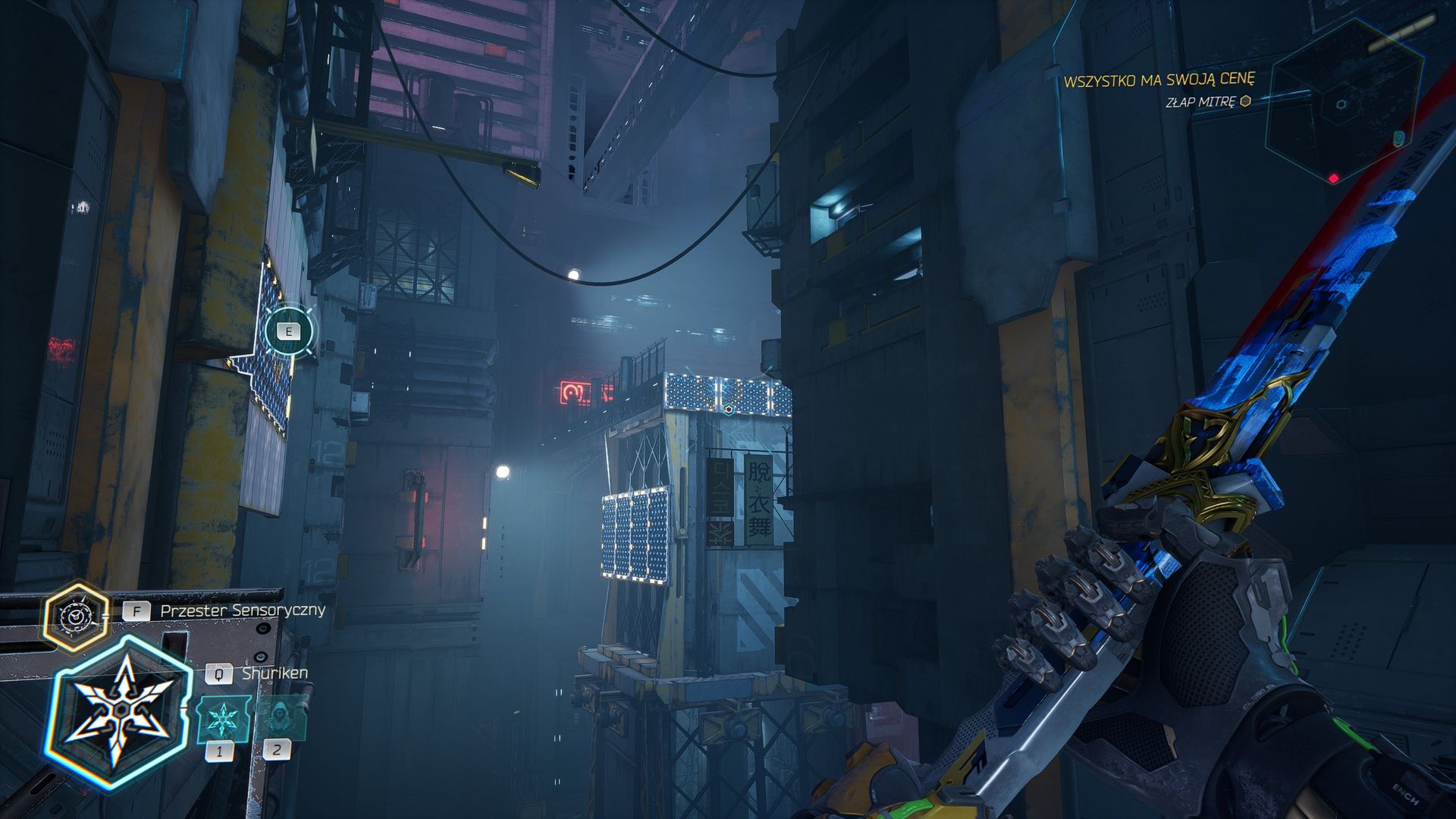Switch to the dimmed hooded figure skill slot
1456x819 pixels.
tap(279, 718)
